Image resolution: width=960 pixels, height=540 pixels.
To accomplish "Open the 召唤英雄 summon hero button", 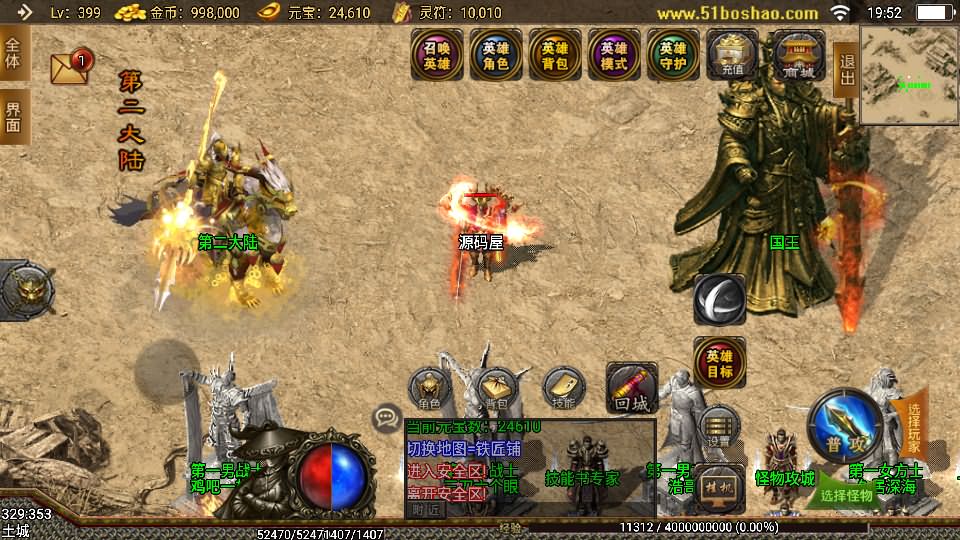I will pos(437,56).
